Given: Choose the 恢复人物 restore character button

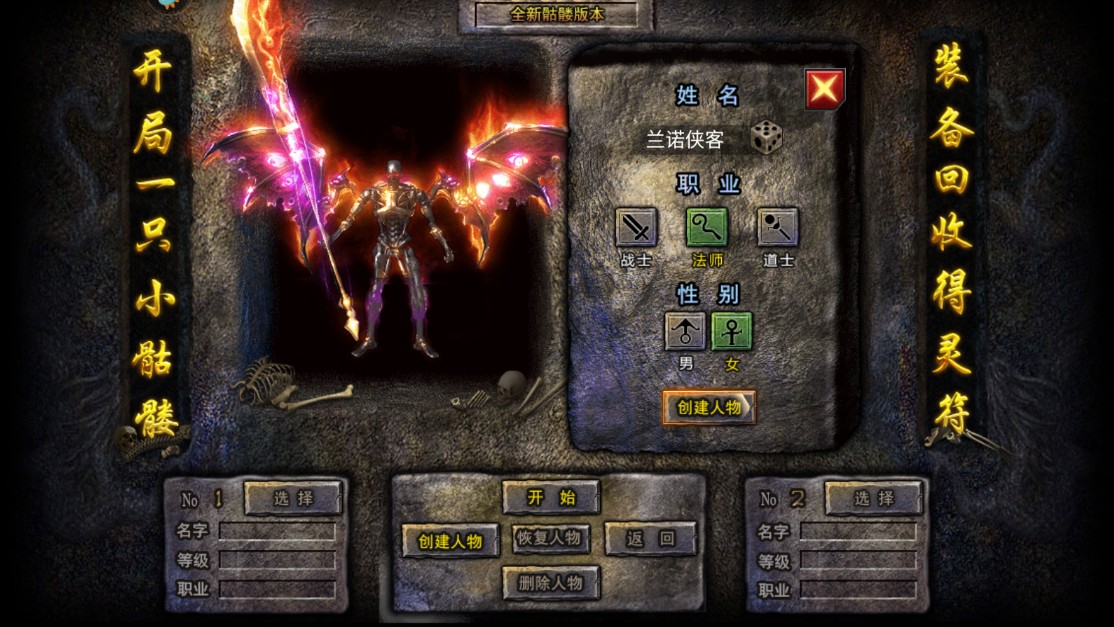Looking at the screenshot, I should pyautogui.click(x=550, y=538).
